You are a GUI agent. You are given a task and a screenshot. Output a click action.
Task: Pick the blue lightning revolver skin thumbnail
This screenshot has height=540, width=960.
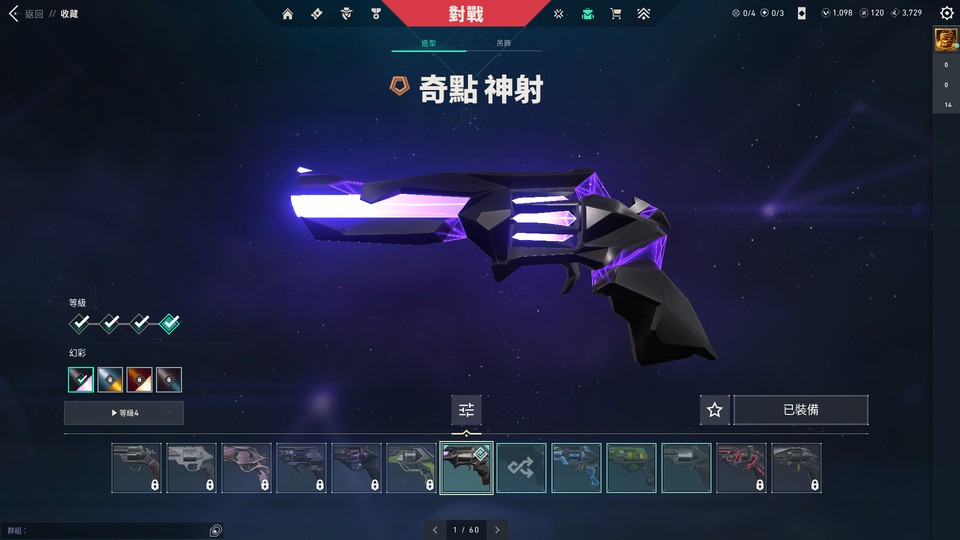pos(576,468)
